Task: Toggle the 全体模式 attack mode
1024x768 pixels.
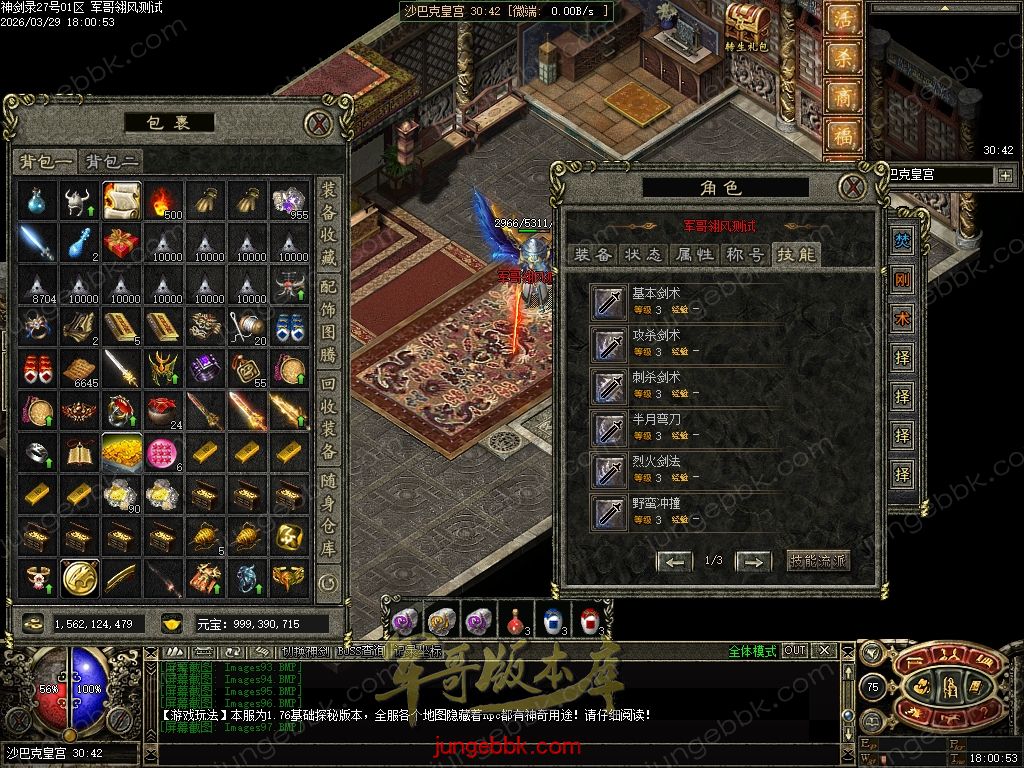Action: [x=752, y=651]
